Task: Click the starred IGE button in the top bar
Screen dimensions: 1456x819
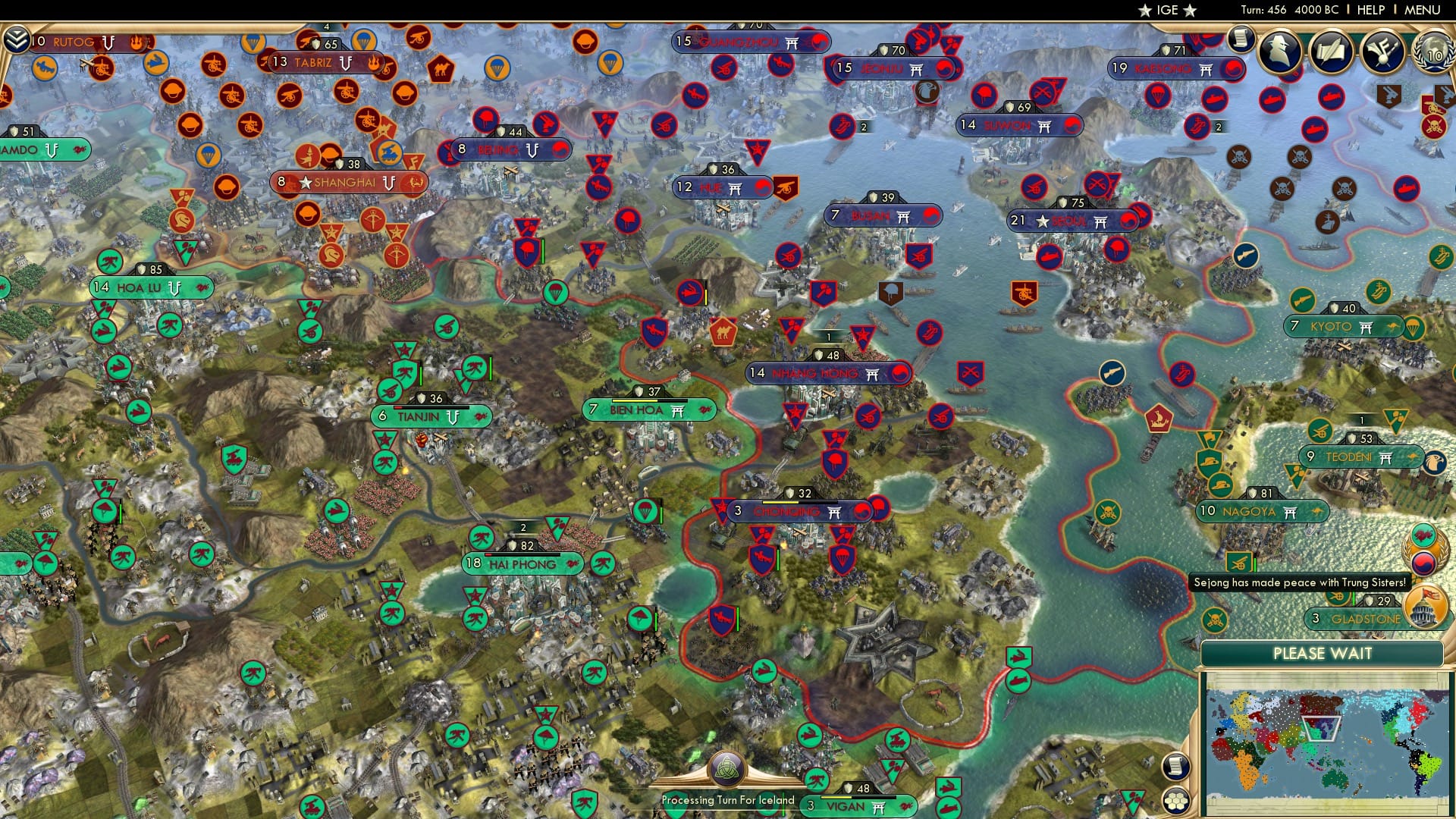Action: 1168,11
